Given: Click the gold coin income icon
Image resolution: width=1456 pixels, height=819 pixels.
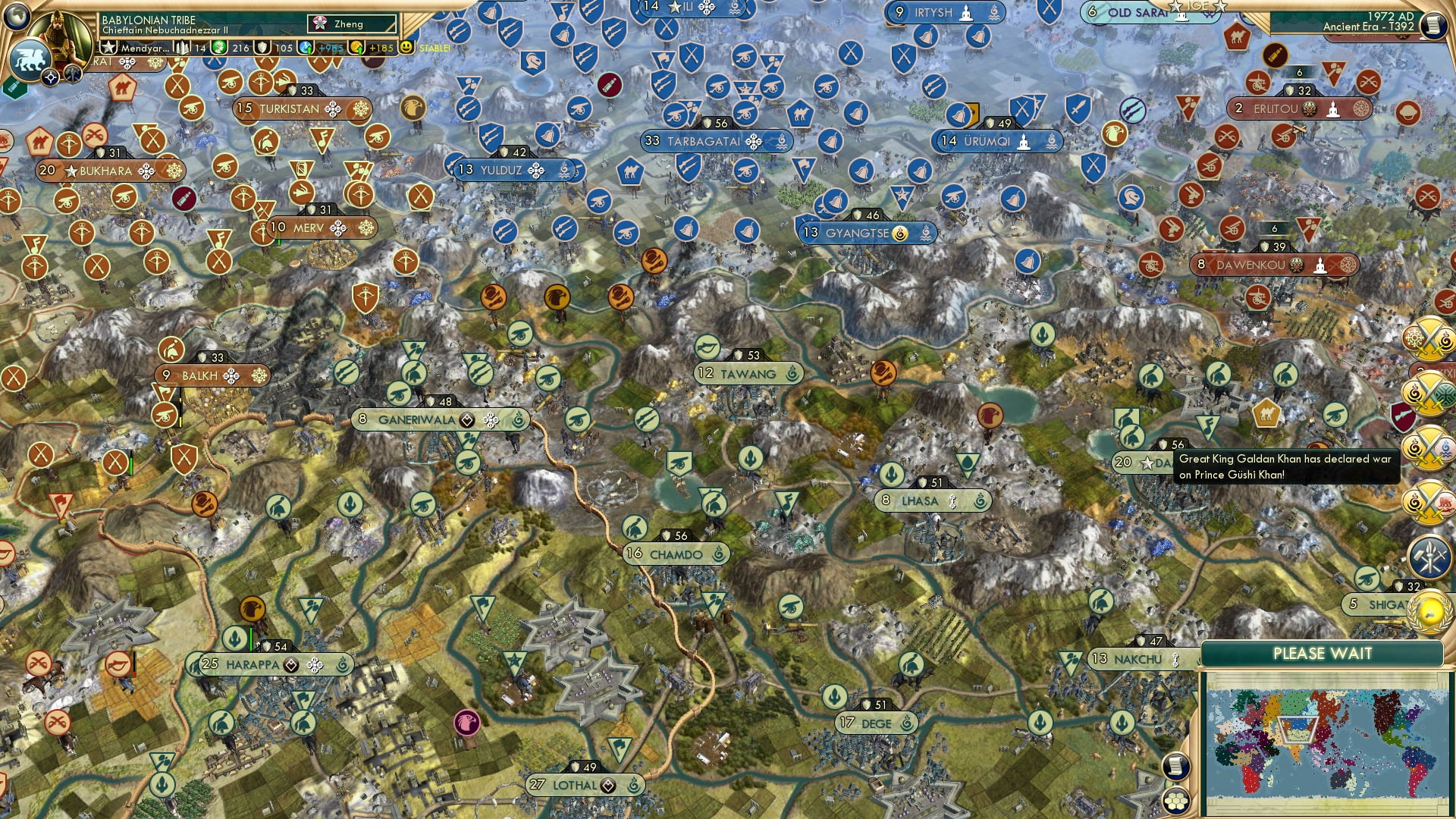Looking at the screenshot, I should pos(356,45).
